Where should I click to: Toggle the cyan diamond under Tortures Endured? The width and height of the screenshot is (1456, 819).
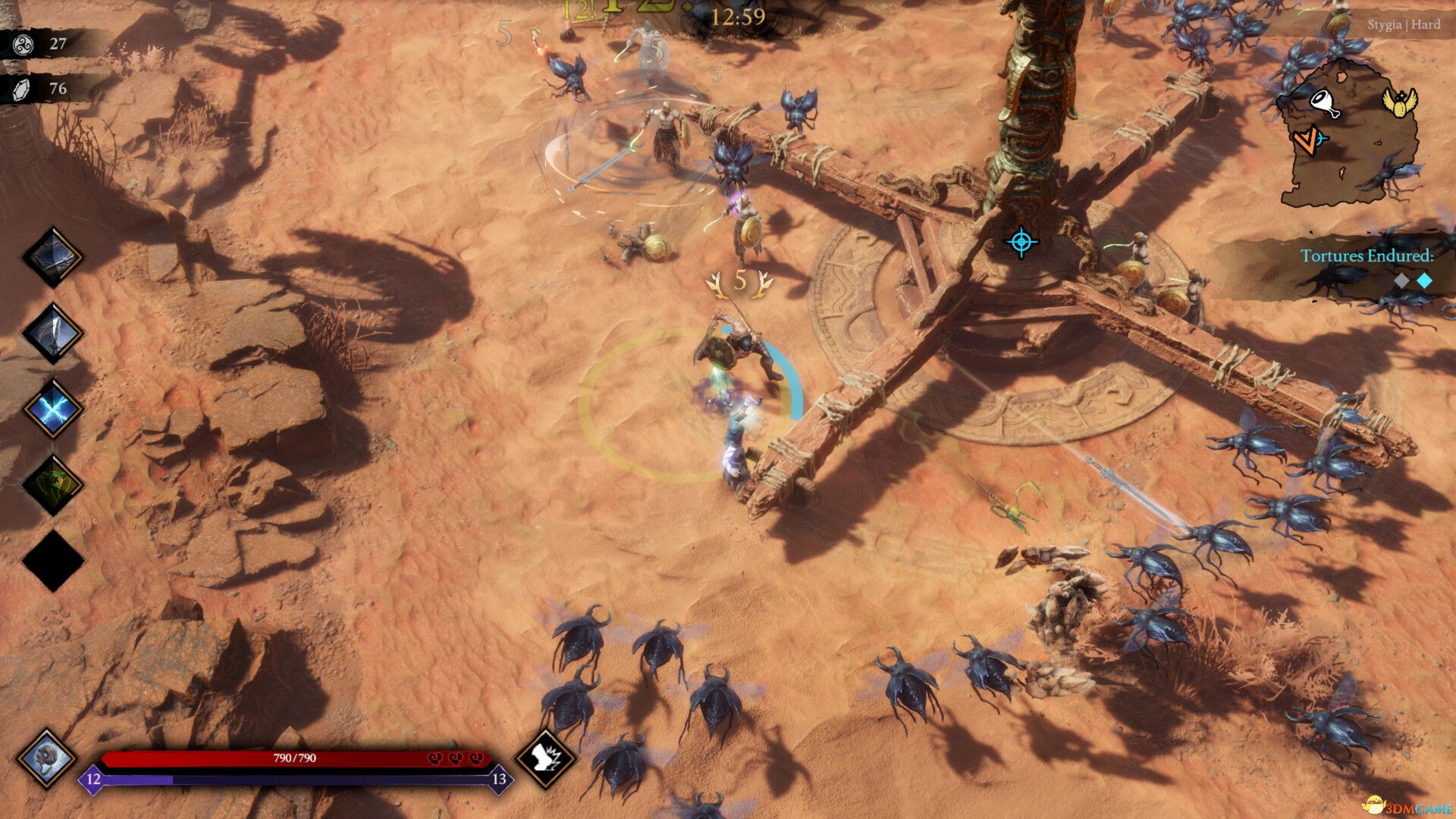point(1424,280)
